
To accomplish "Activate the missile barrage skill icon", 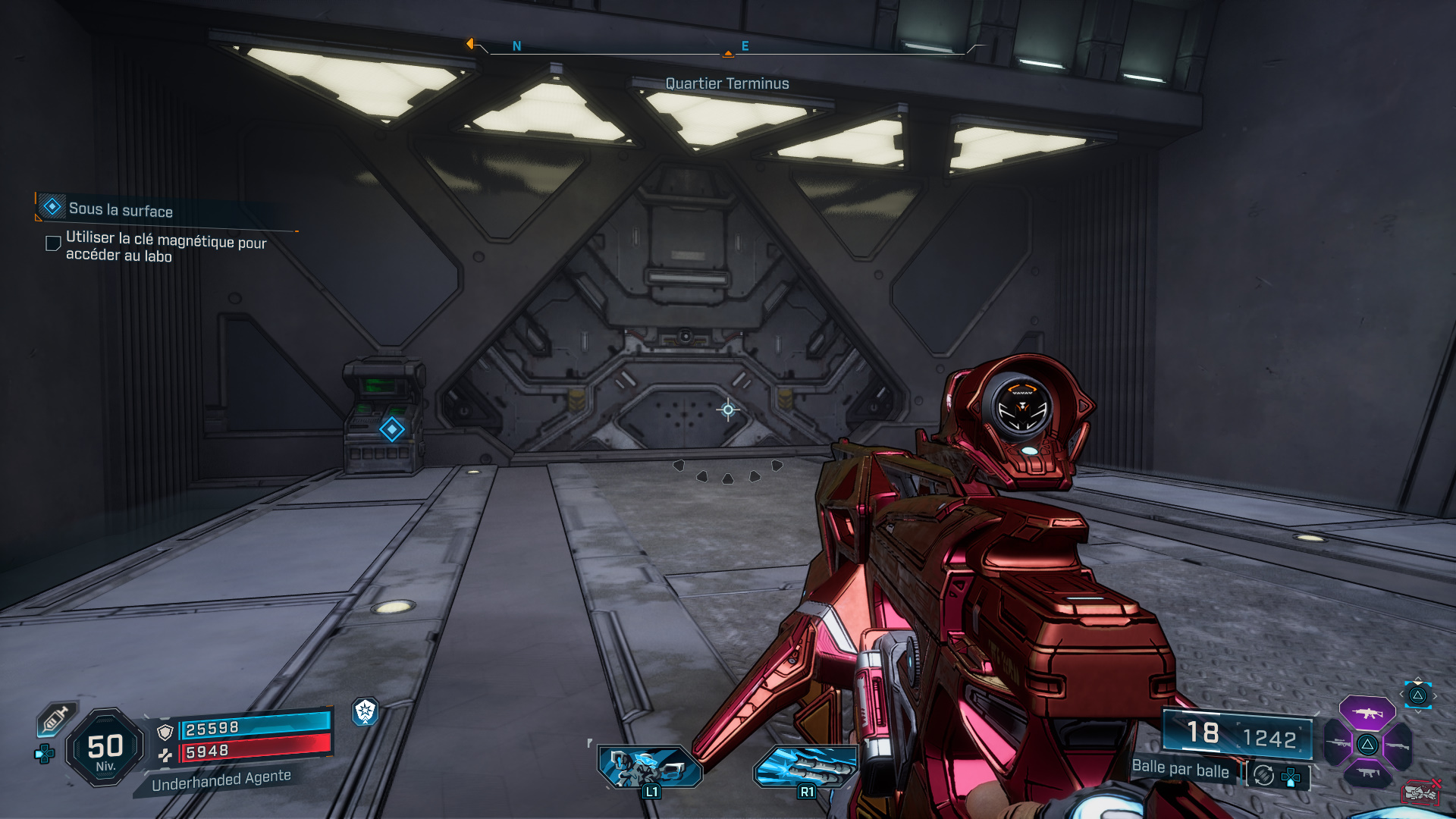I will click(x=805, y=767).
